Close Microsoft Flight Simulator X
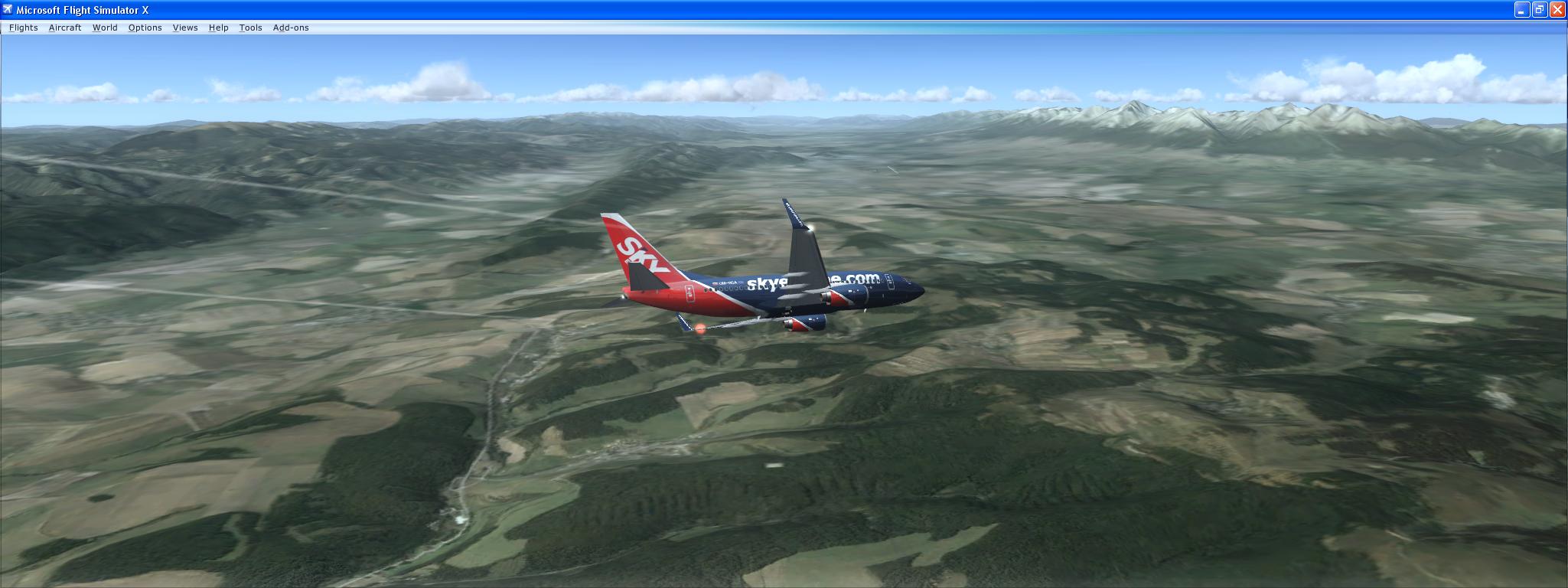 1560,10
